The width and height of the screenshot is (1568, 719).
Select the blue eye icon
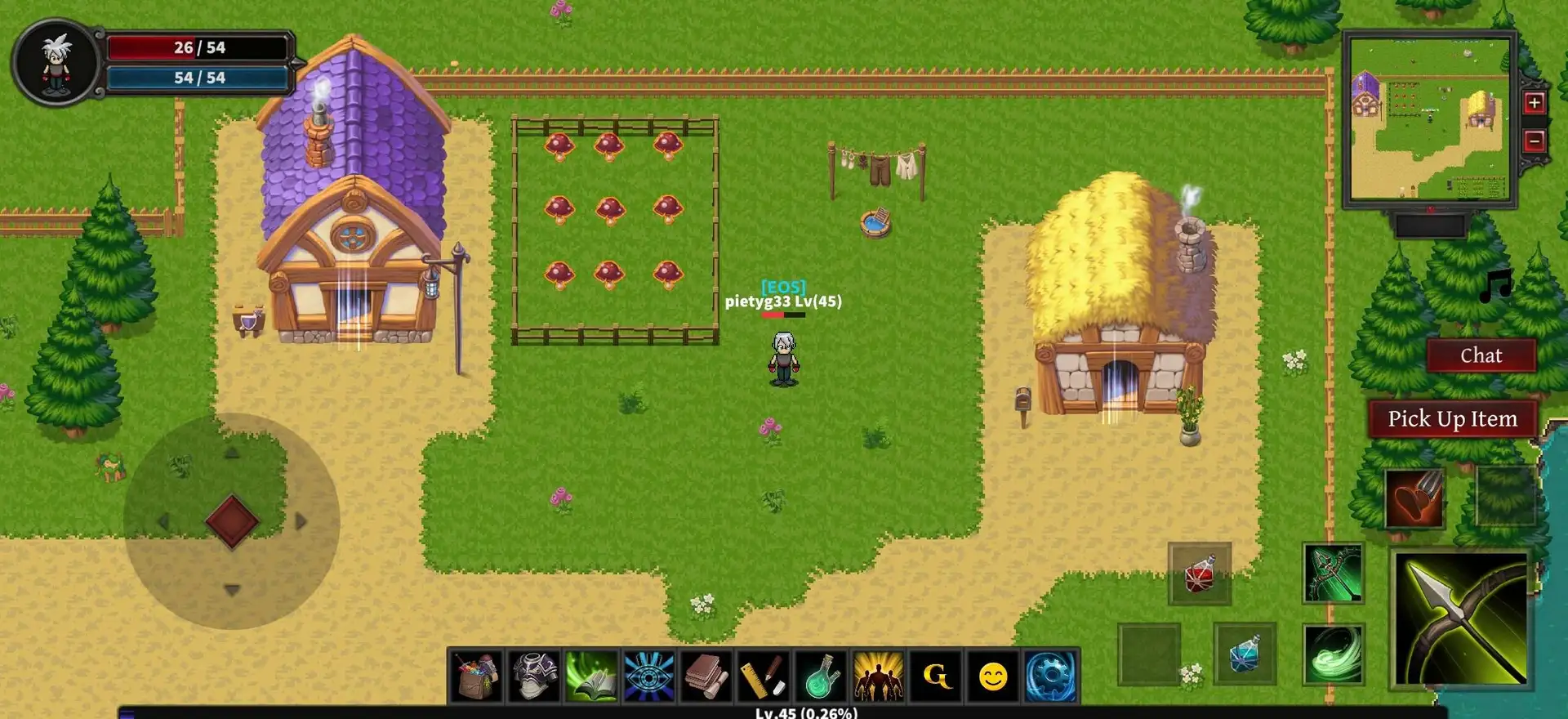click(x=648, y=677)
